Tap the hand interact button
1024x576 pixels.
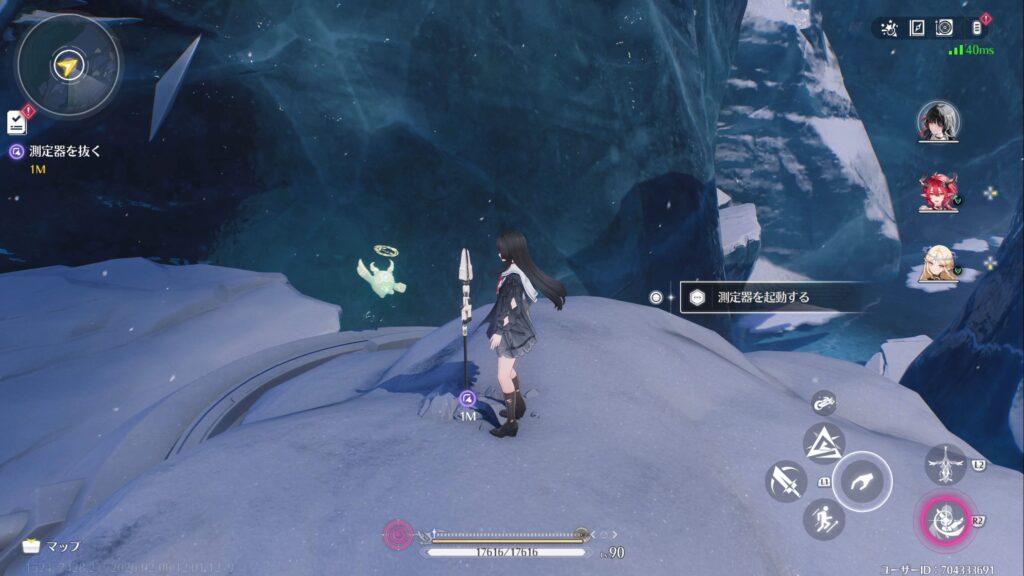[x=861, y=482]
